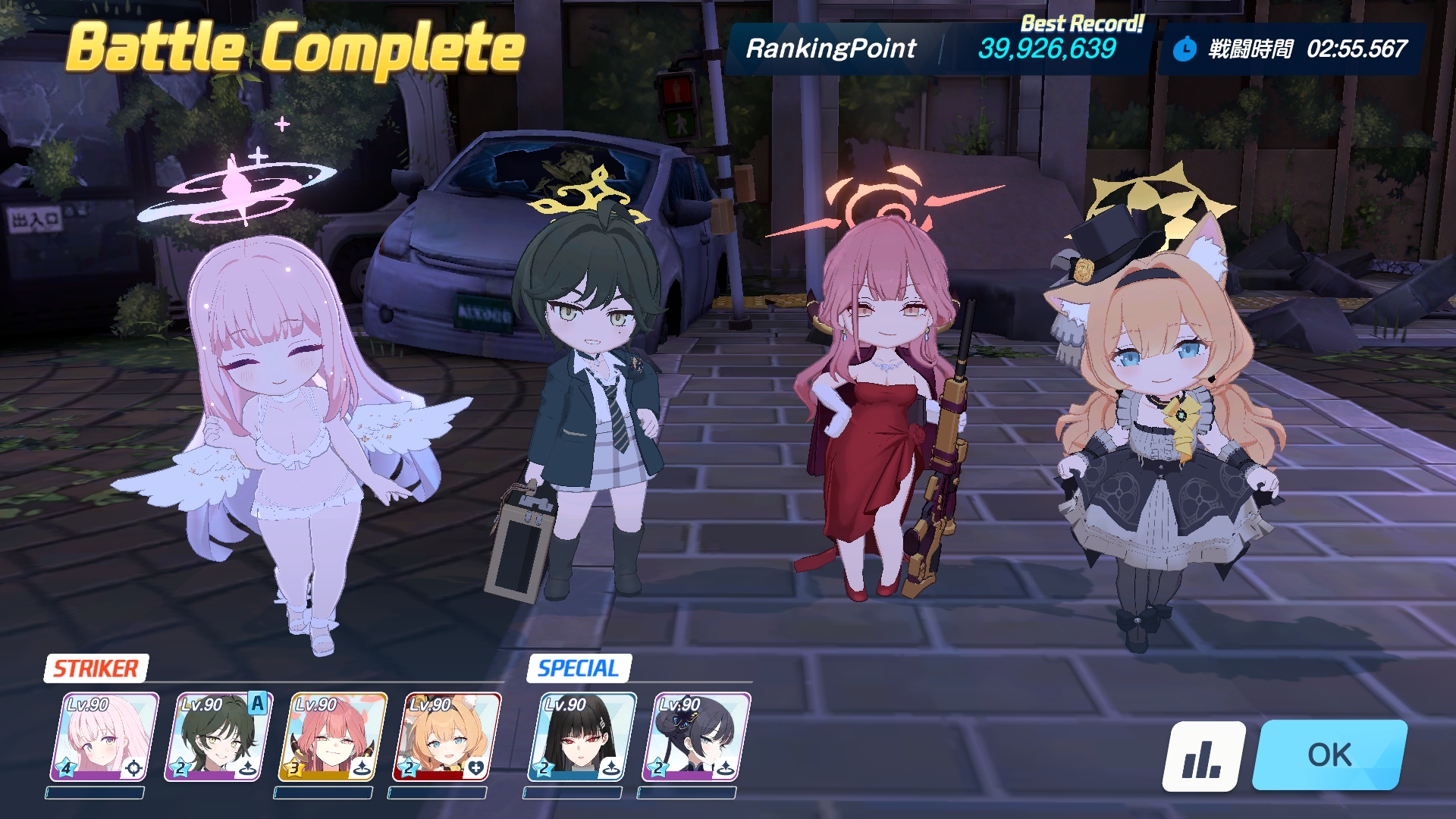Screen dimensions: 1456x819
Task: Select the dark-haired bun special portrait
Action: coord(696,736)
